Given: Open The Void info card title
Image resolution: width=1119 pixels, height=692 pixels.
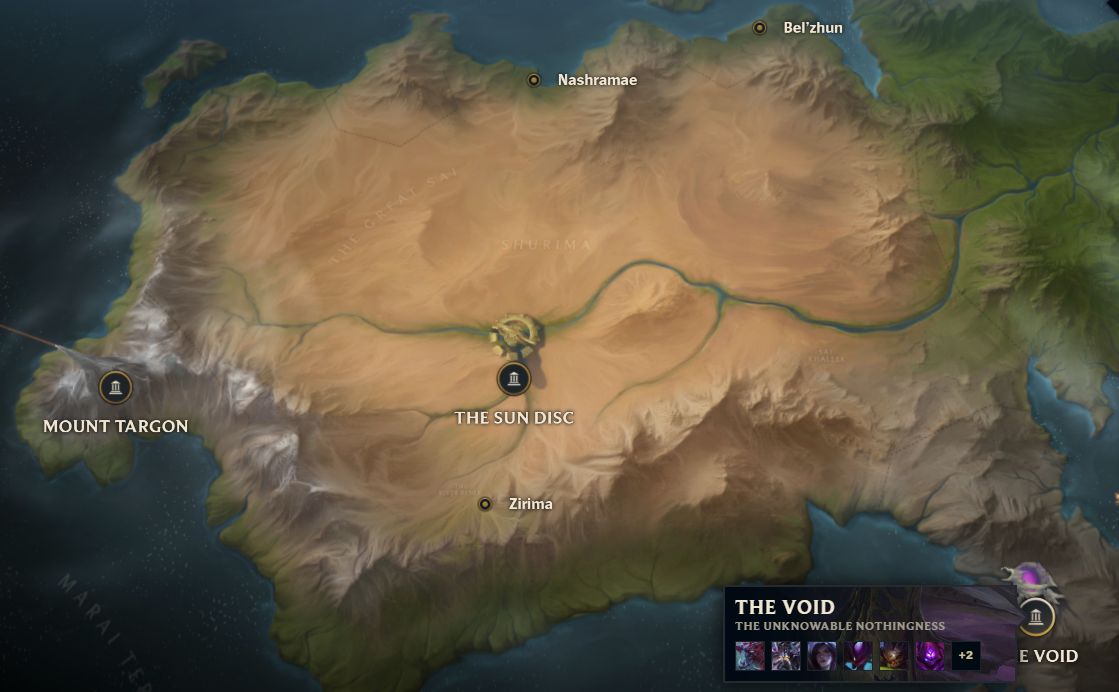Looking at the screenshot, I should (x=785, y=607).
